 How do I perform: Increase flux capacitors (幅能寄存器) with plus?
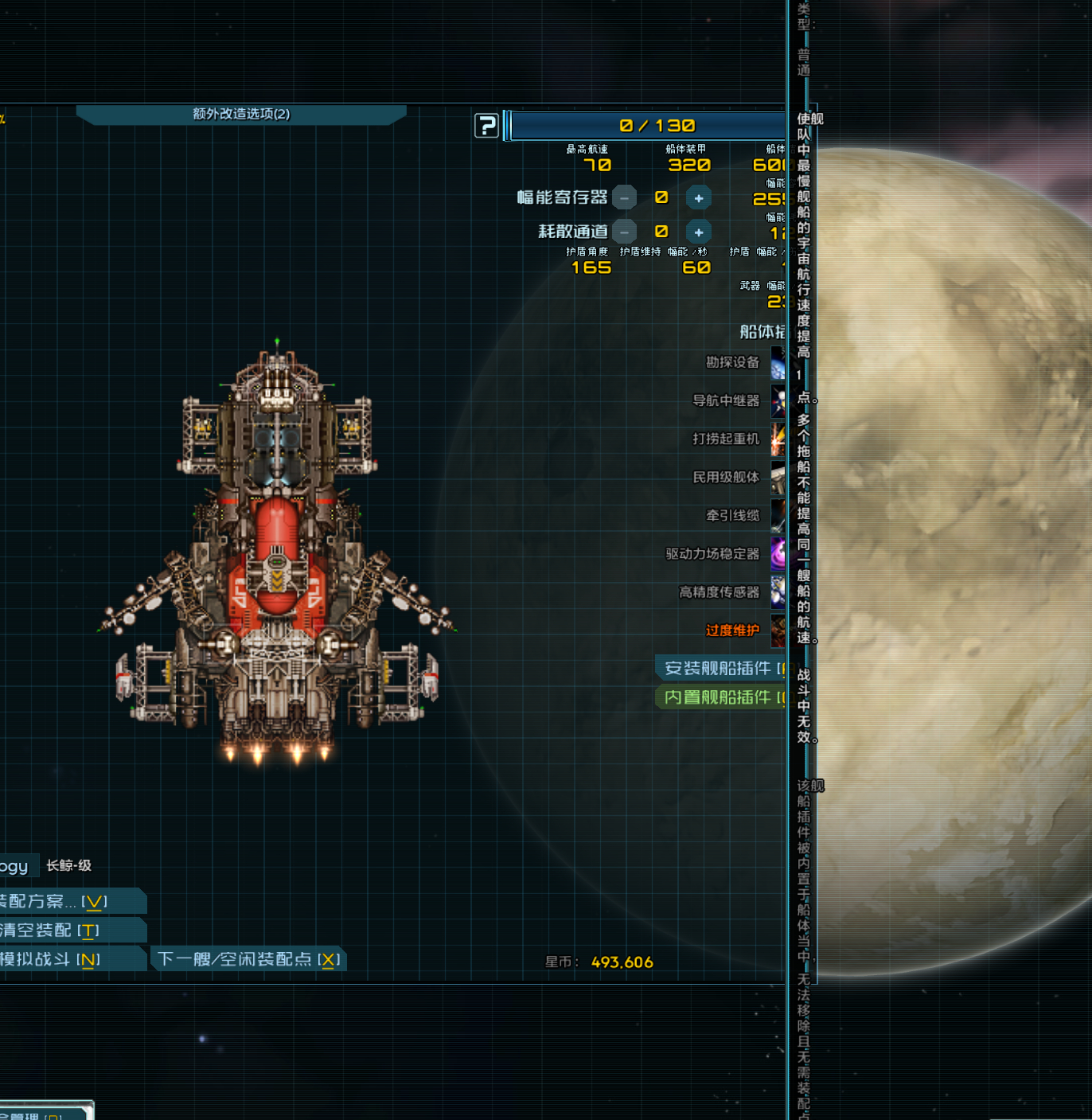click(x=698, y=198)
